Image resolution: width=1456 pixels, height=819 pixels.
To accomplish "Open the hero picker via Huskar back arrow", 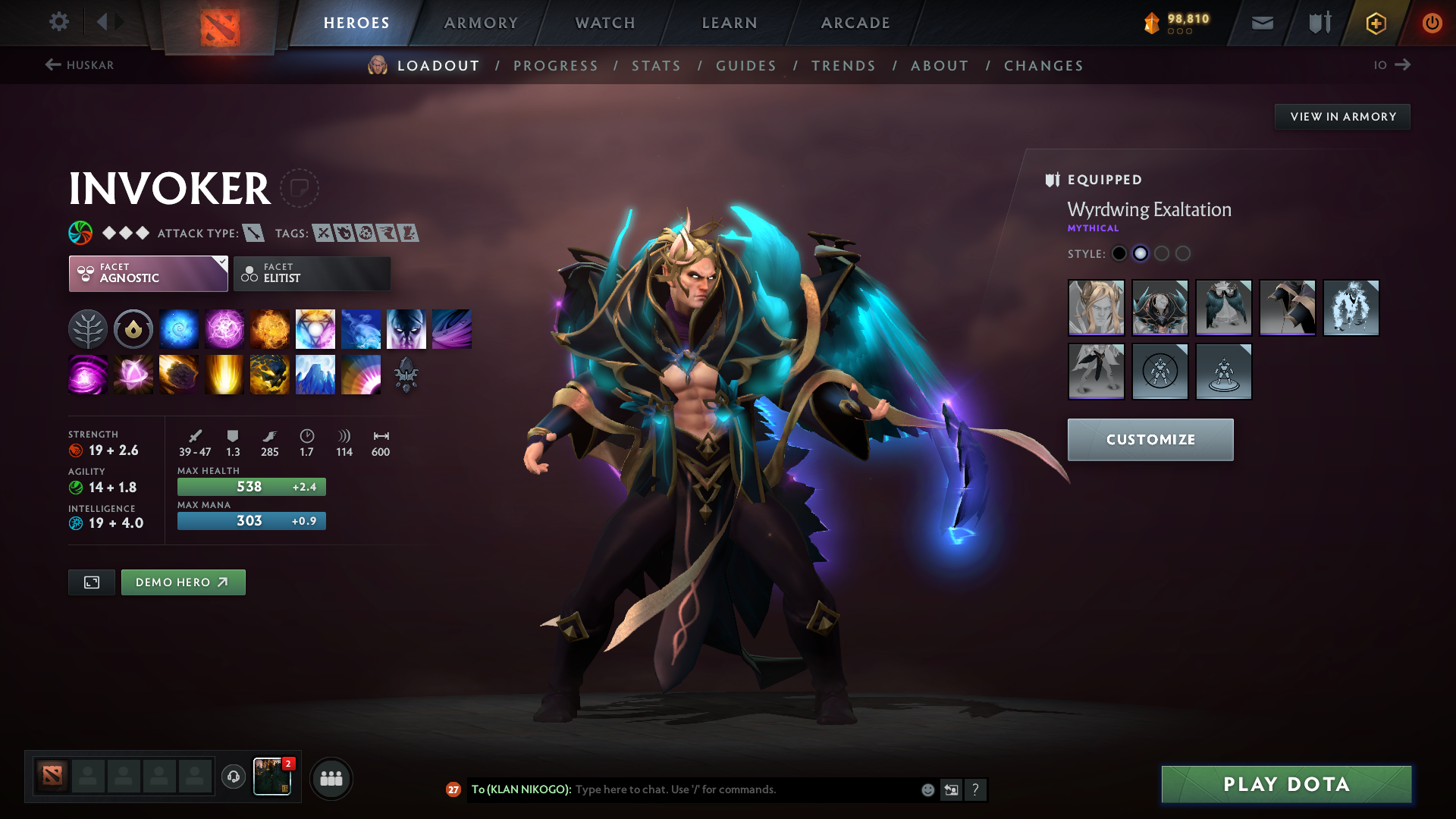I will tap(52, 65).
